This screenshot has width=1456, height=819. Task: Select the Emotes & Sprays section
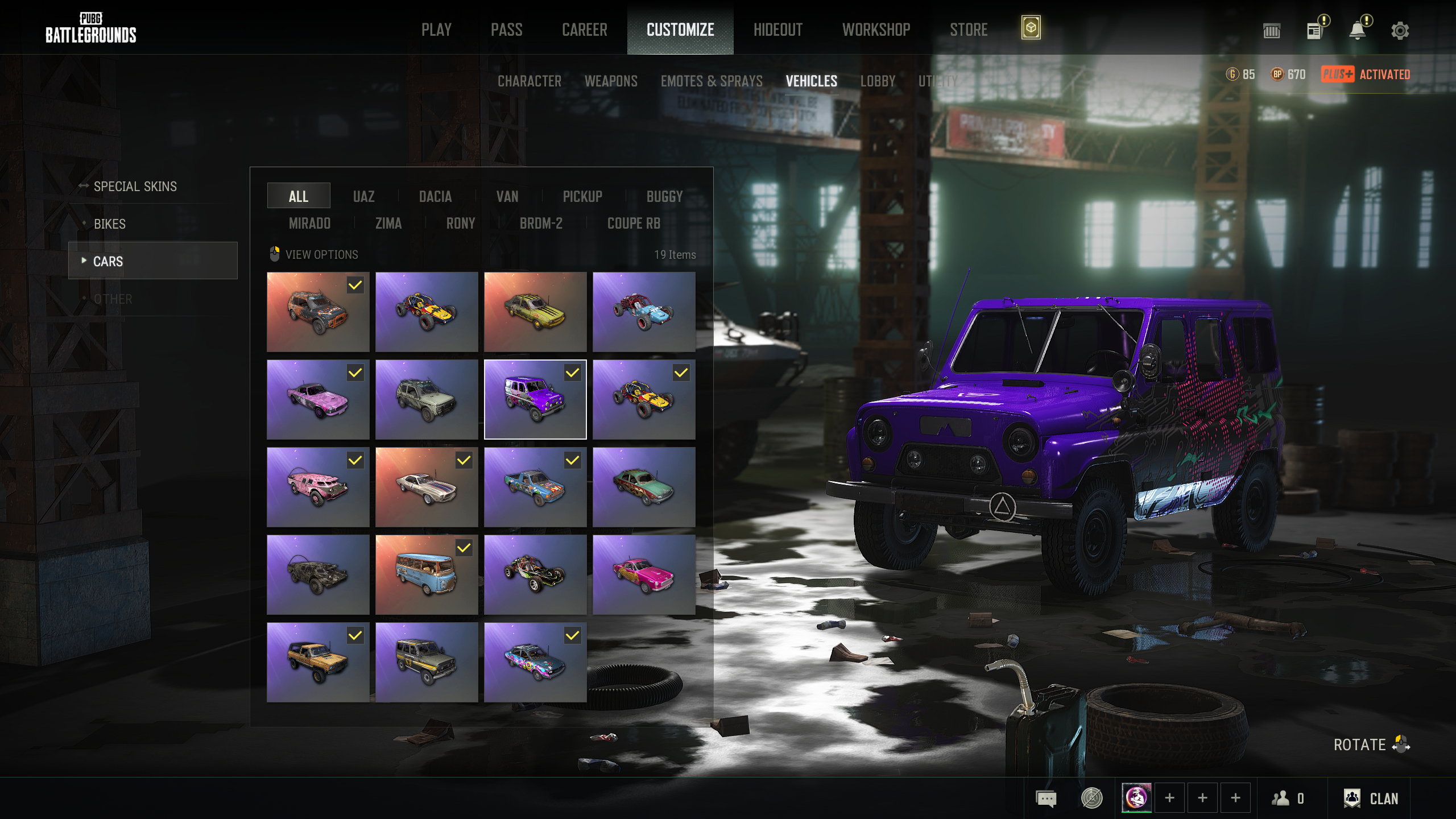click(x=712, y=81)
